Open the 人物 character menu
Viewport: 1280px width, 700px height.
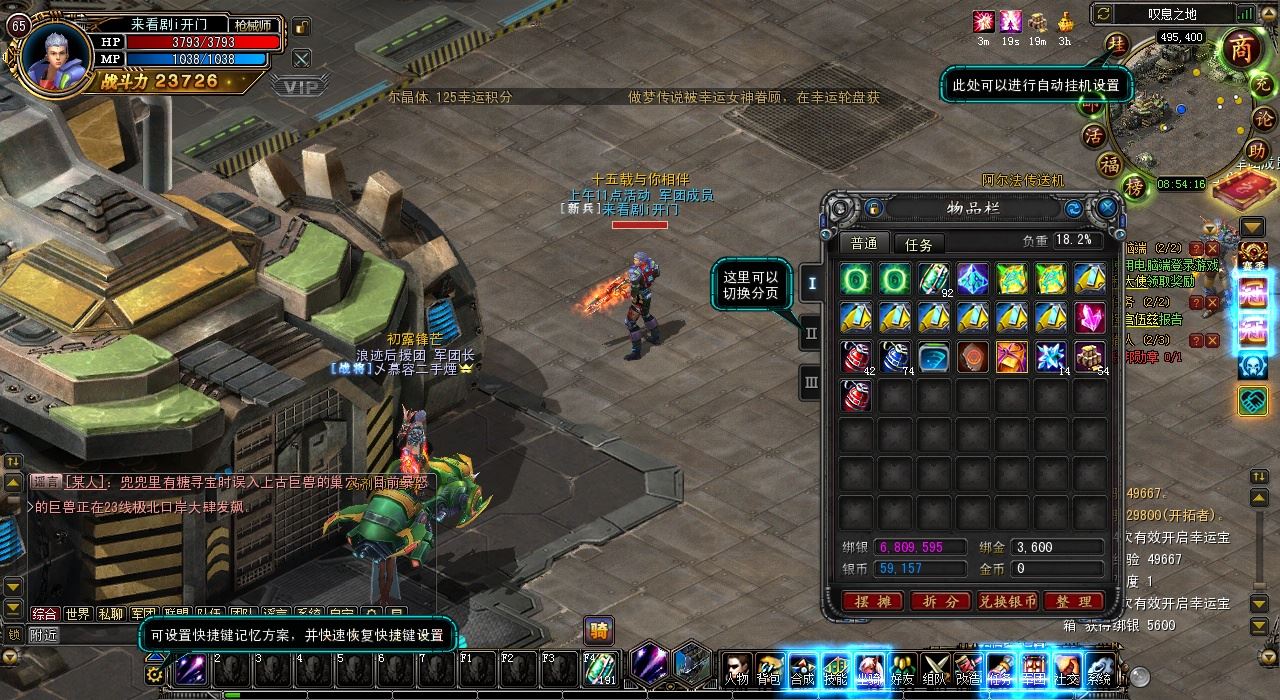point(736,668)
